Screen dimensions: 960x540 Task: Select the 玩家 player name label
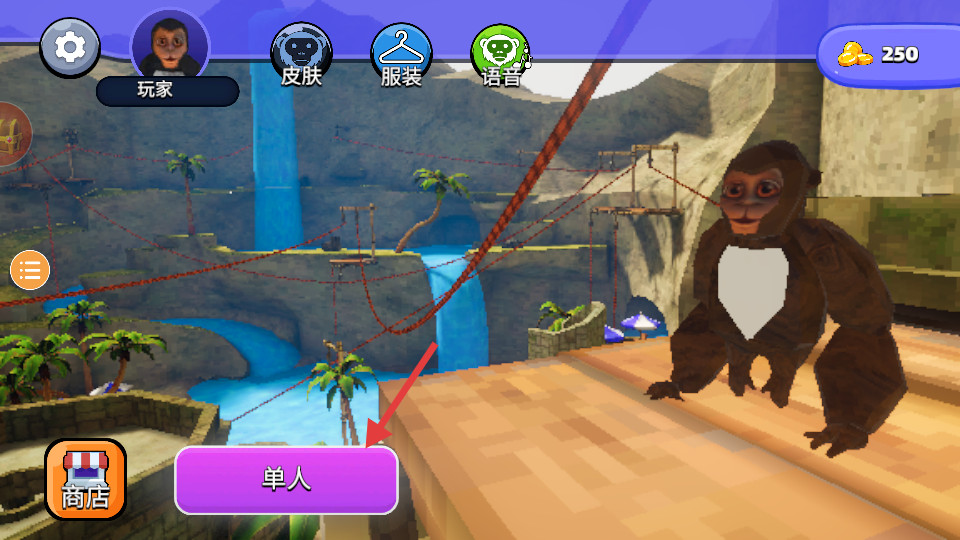(x=167, y=90)
